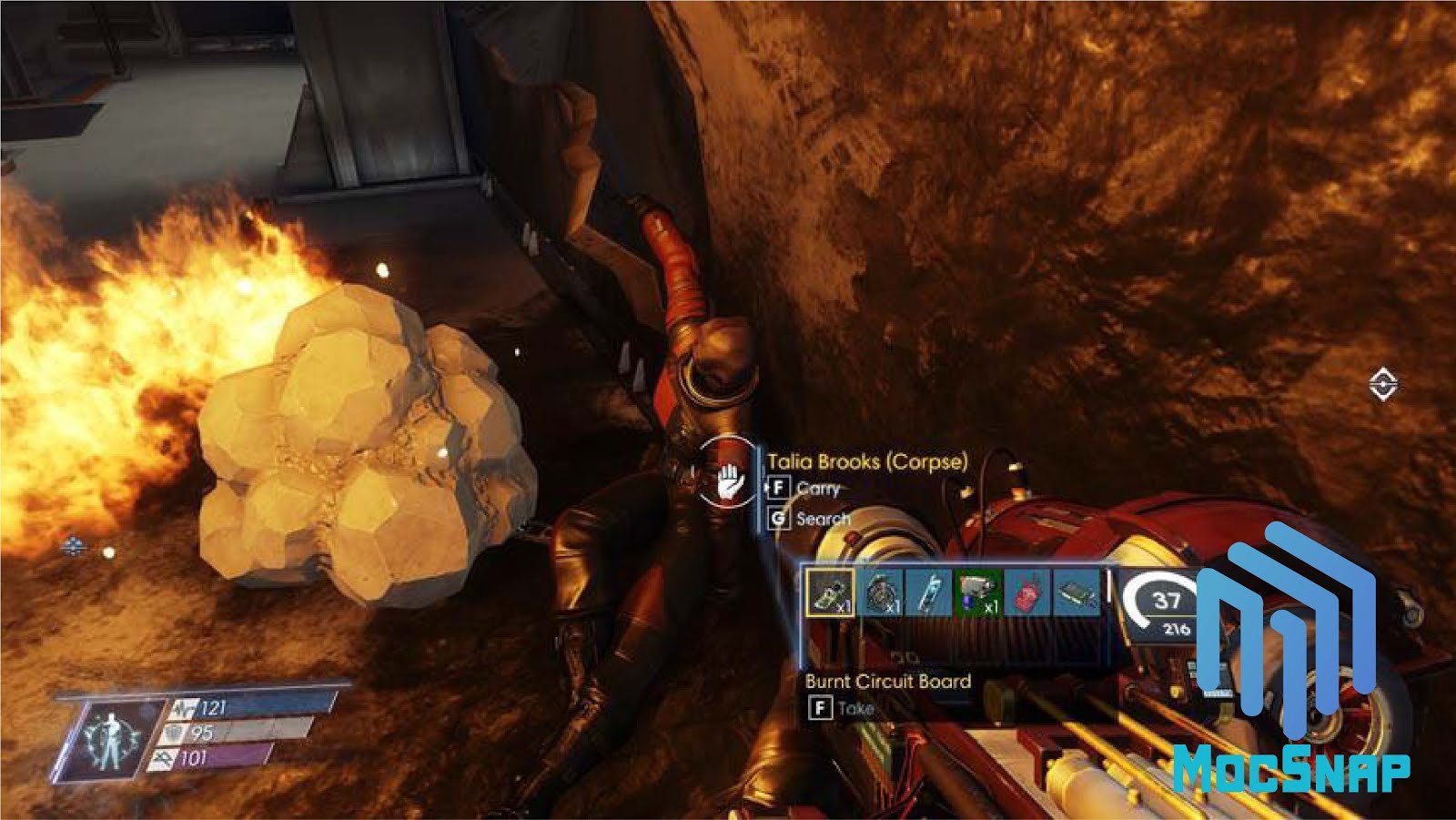The image size is (1456, 820).
Task: Select the green expansion card loot slot
Action: point(1077,592)
